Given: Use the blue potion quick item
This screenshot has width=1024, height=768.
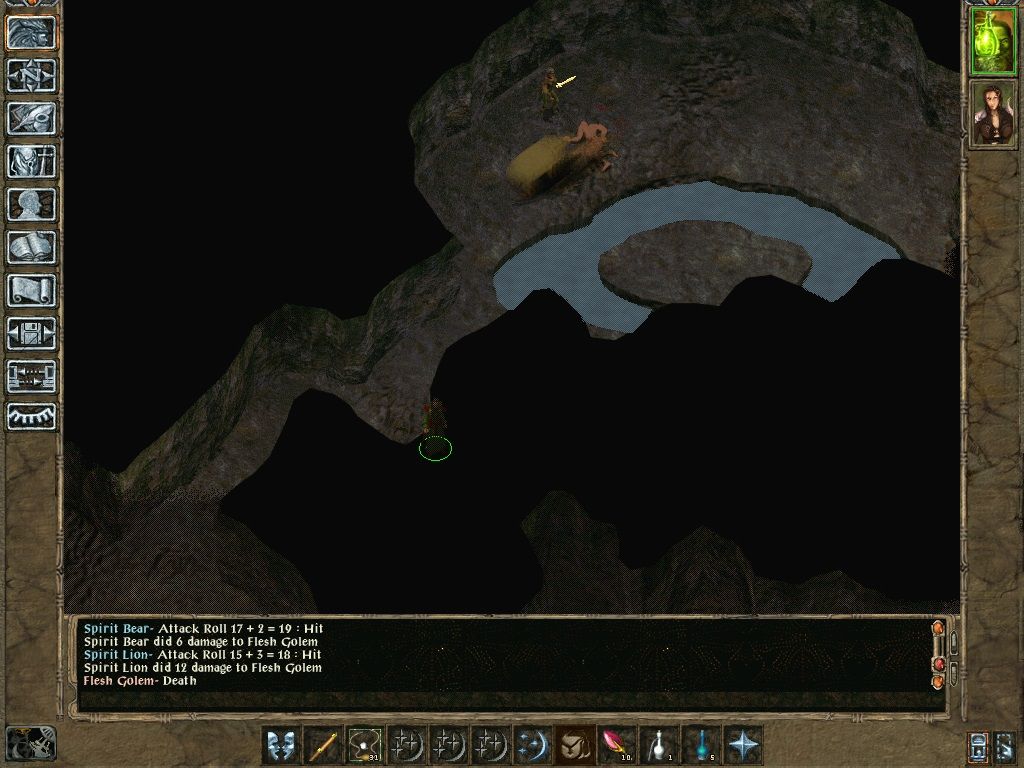Looking at the screenshot, I should click(x=700, y=745).
